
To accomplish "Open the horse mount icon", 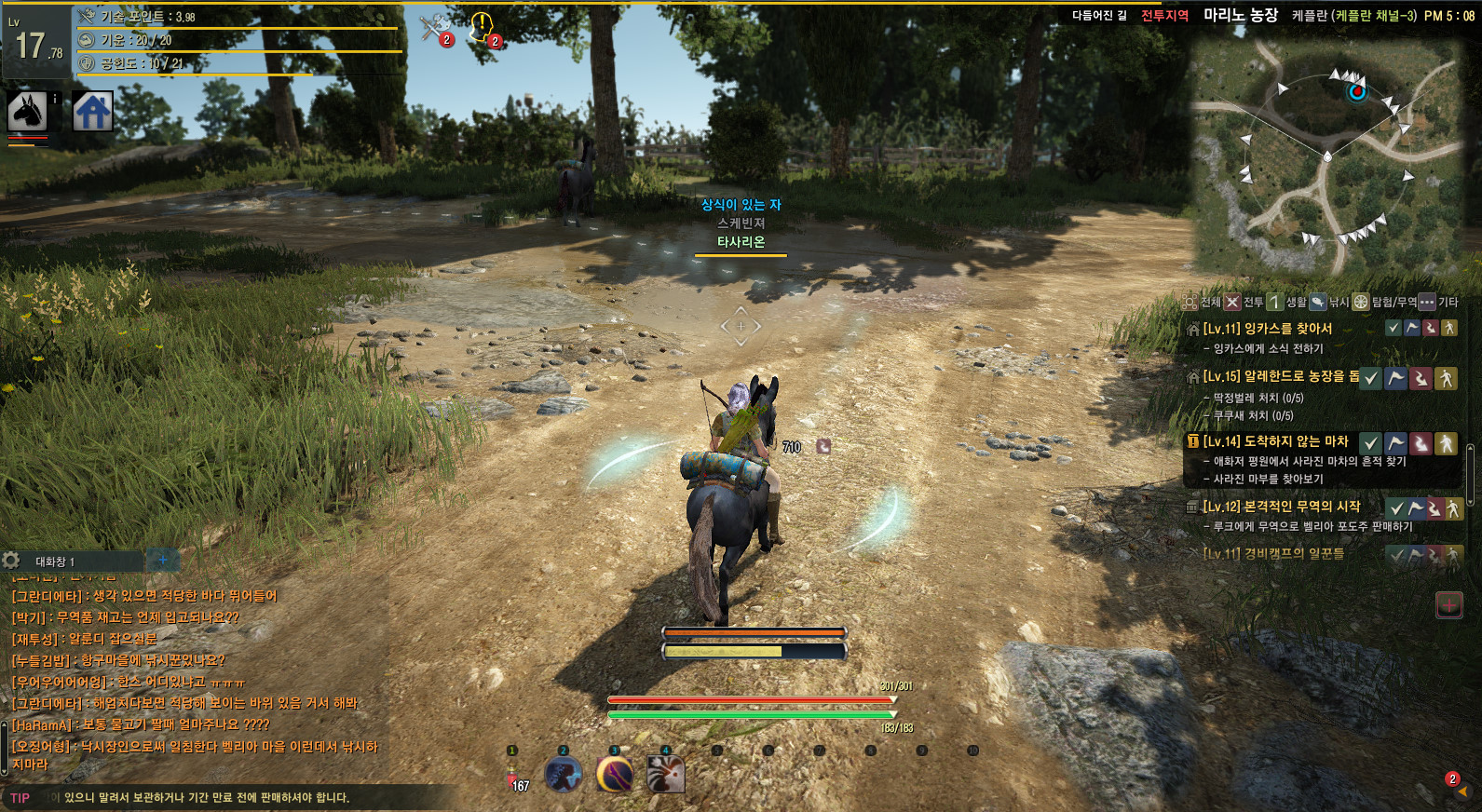I will coord(28,112).
